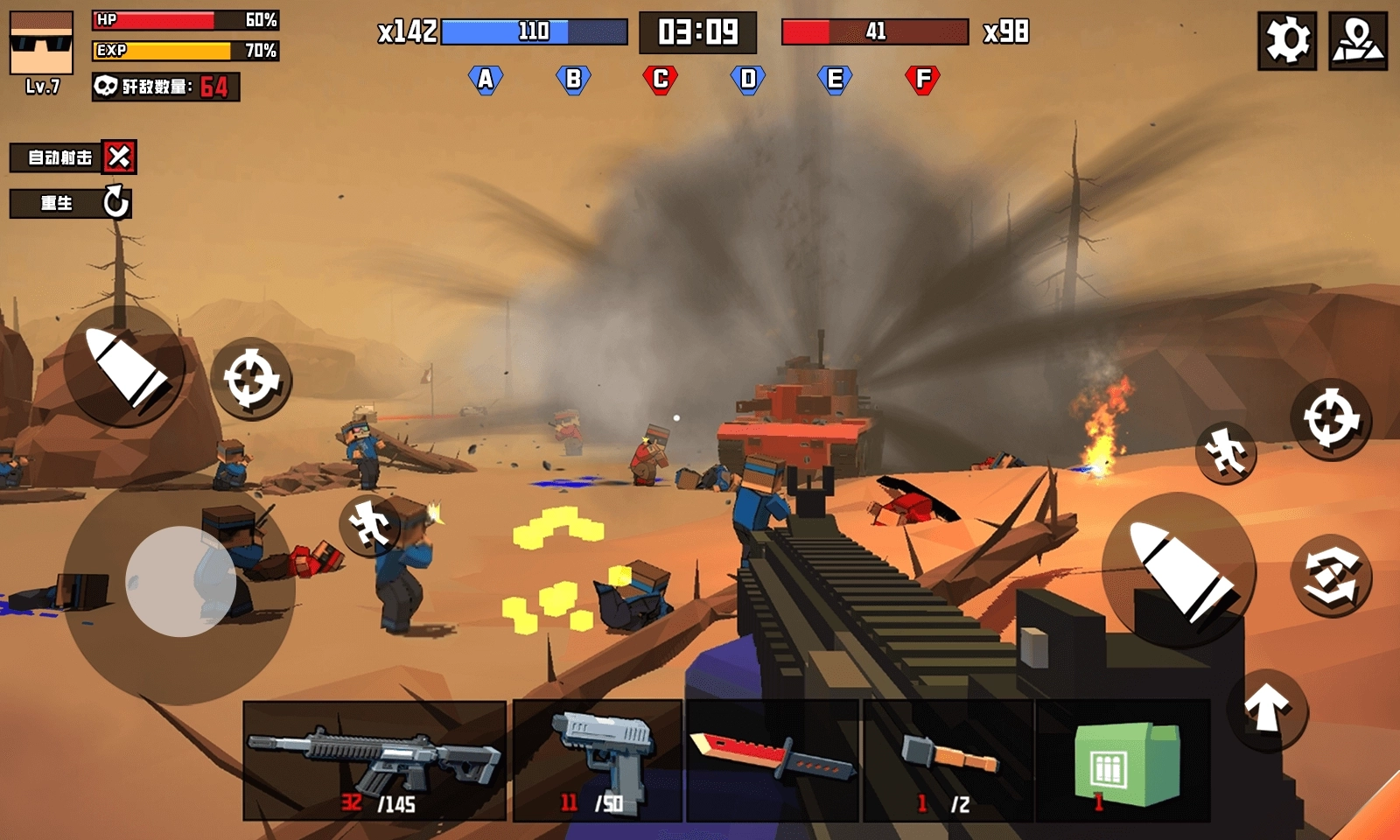Open the gear settings menu
The width and height of the screenshot is (1400, 840).
(1287, 40)
